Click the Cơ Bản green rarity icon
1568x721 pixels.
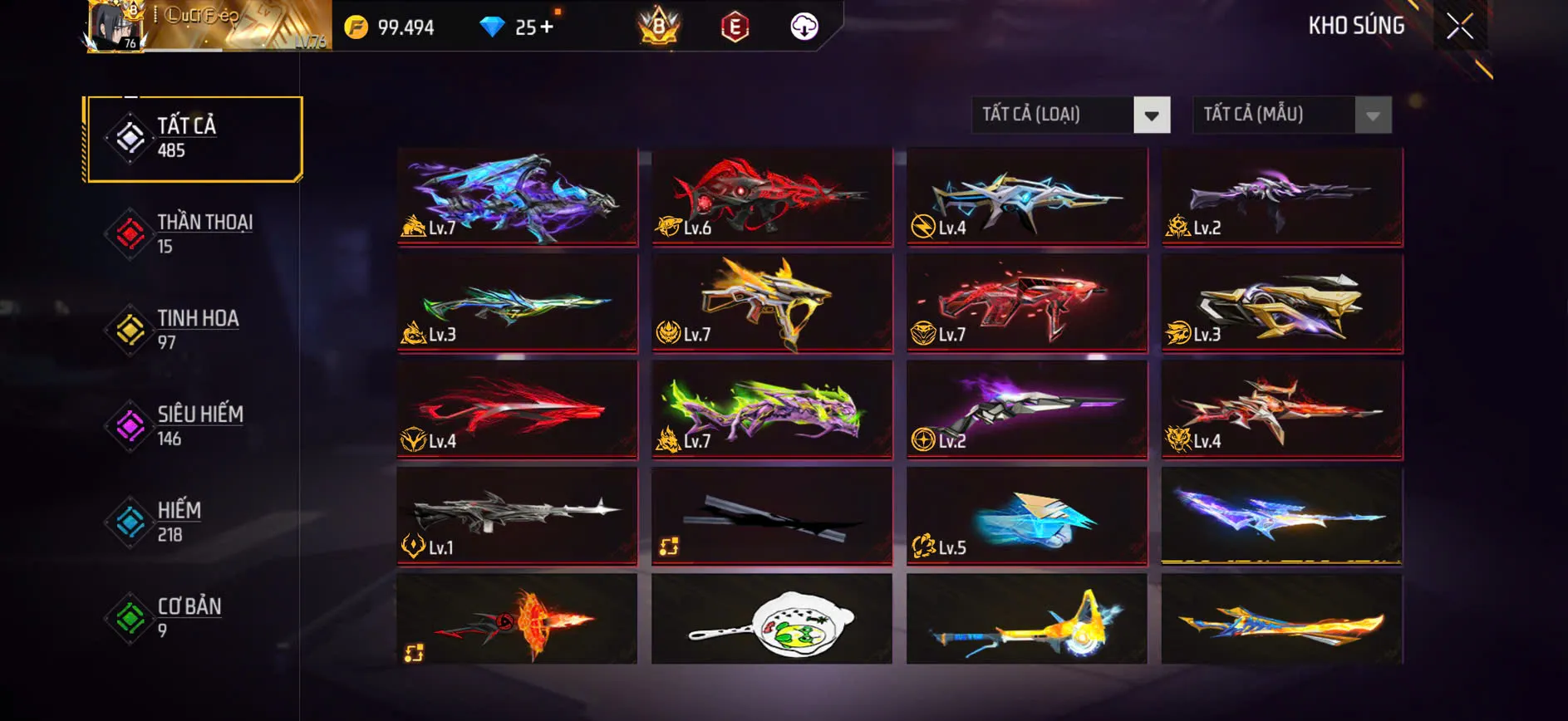129,618
